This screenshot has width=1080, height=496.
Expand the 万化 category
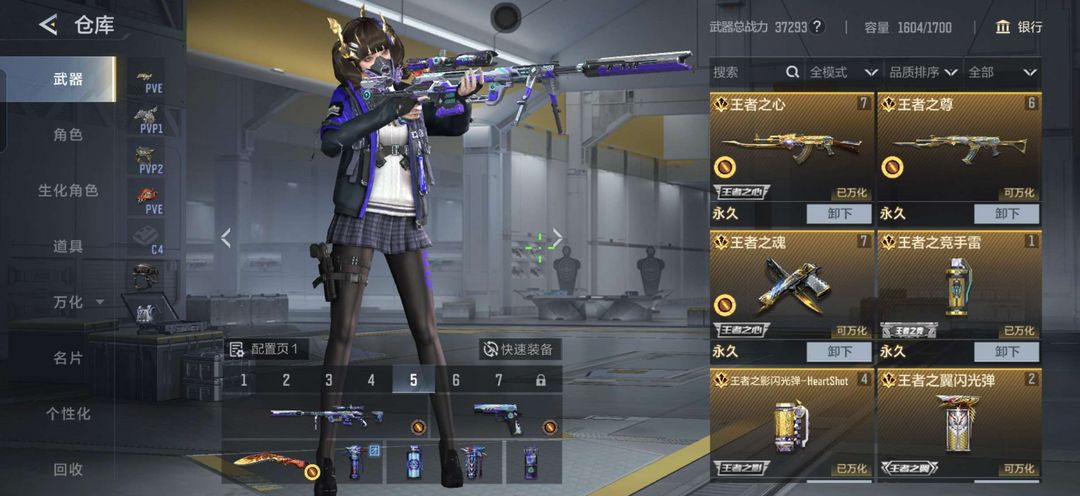point(78,302)
